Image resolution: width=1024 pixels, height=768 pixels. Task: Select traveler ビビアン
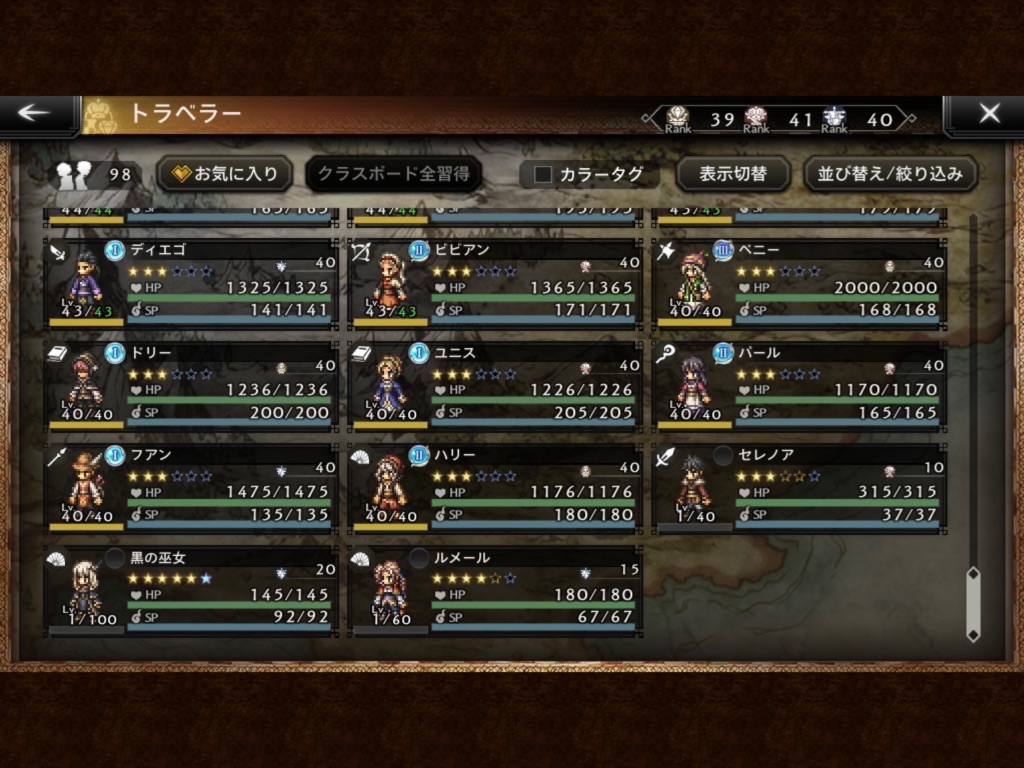tap(496, 283)
